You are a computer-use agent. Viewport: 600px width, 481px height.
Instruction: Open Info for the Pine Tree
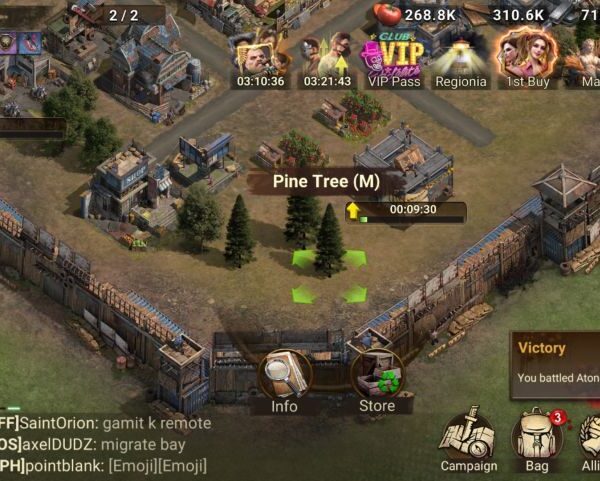tap(285, 377)
